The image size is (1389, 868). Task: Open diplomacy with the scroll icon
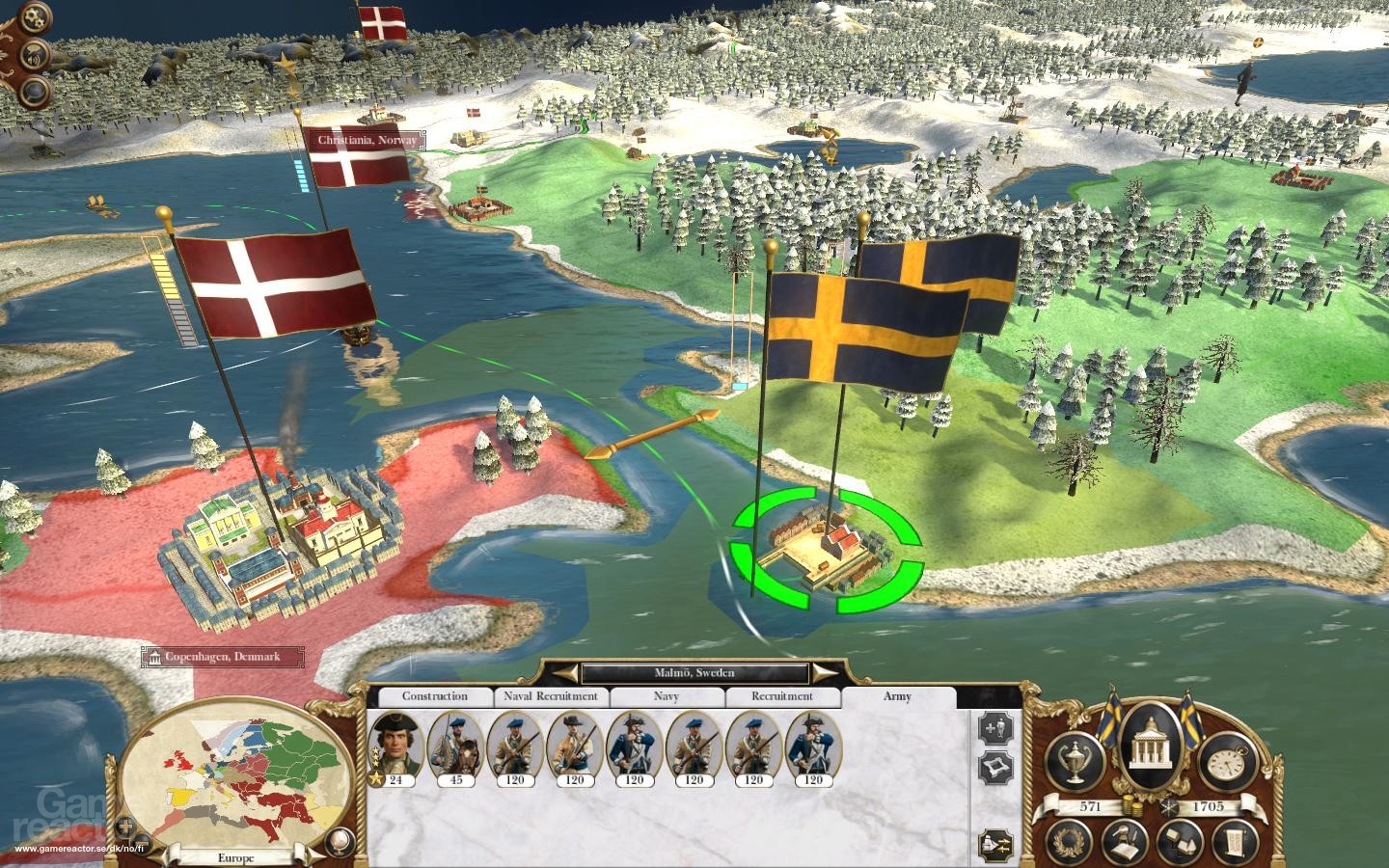1235,841
